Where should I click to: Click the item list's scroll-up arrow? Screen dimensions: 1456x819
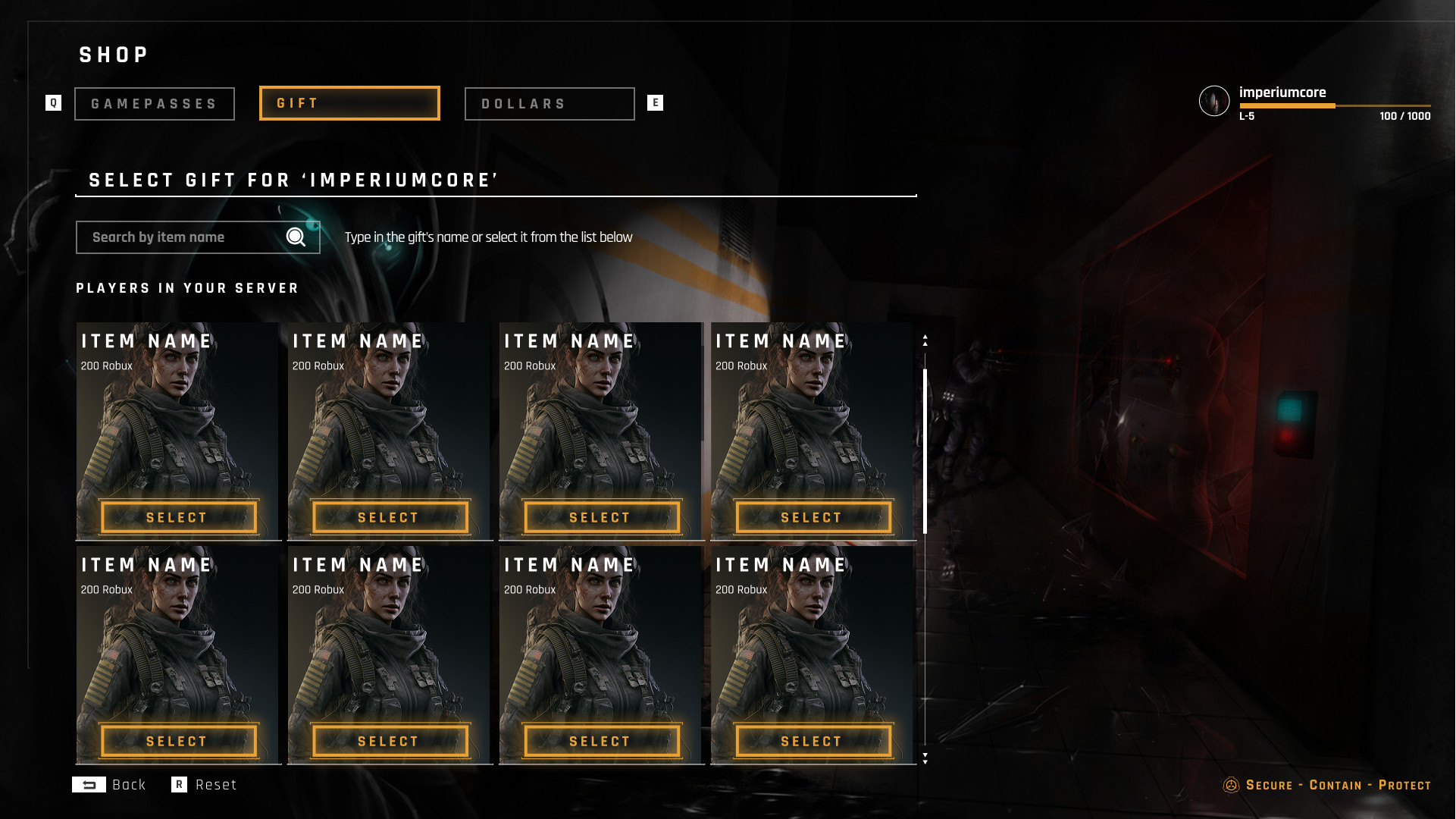pos(925,340)
